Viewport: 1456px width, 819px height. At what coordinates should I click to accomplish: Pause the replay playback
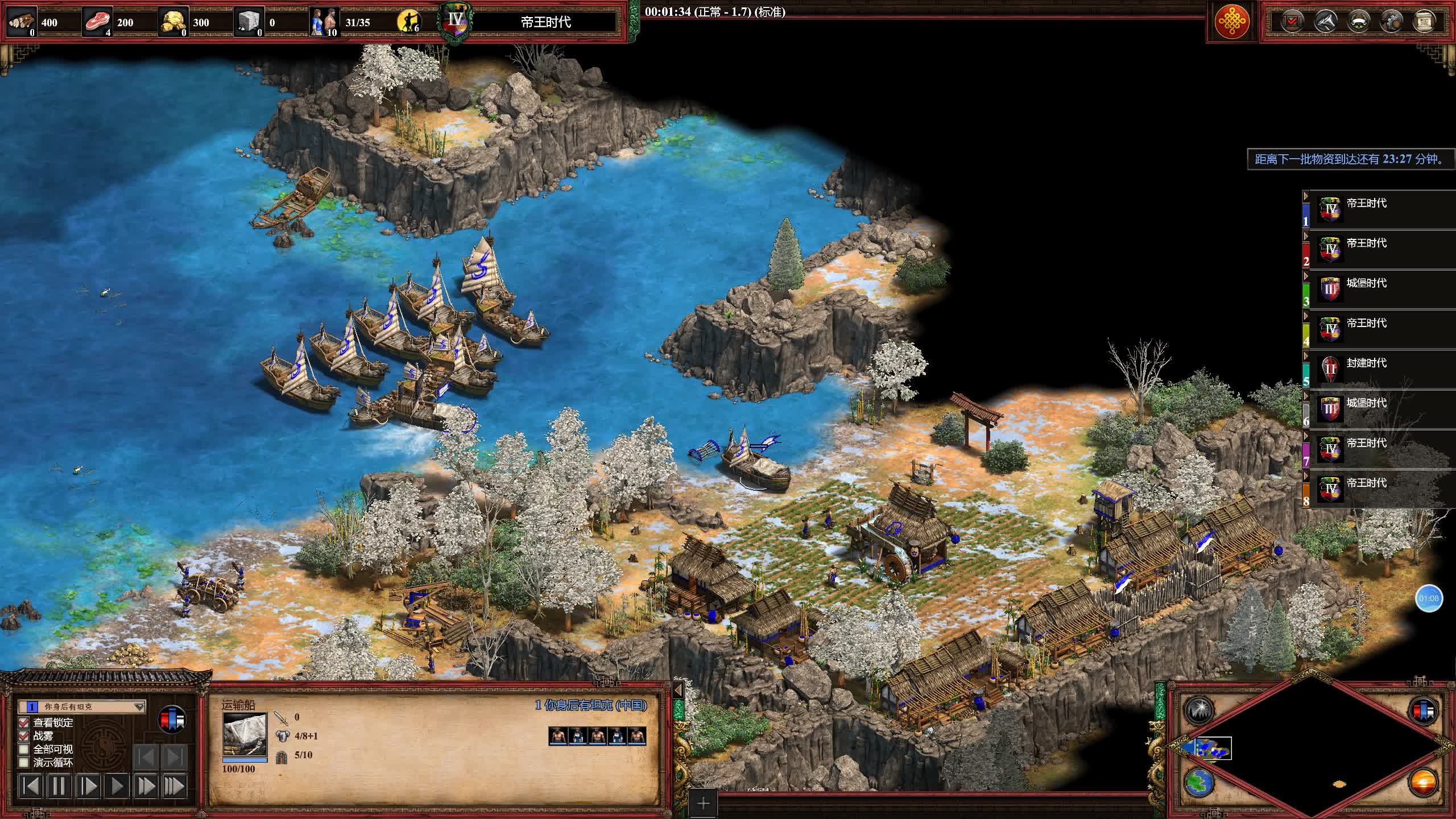pos(59,786)
